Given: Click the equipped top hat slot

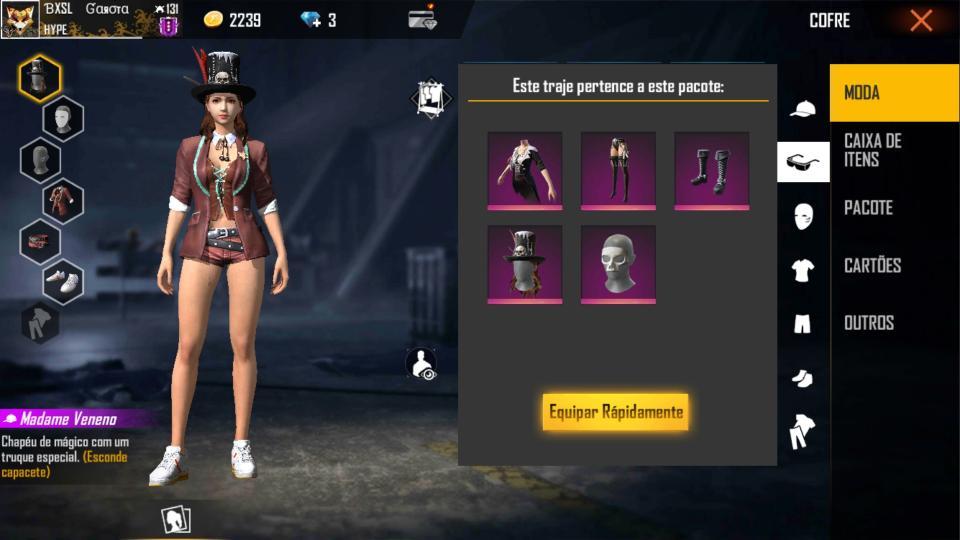Looking at the screenshot, I should (40, 79).
